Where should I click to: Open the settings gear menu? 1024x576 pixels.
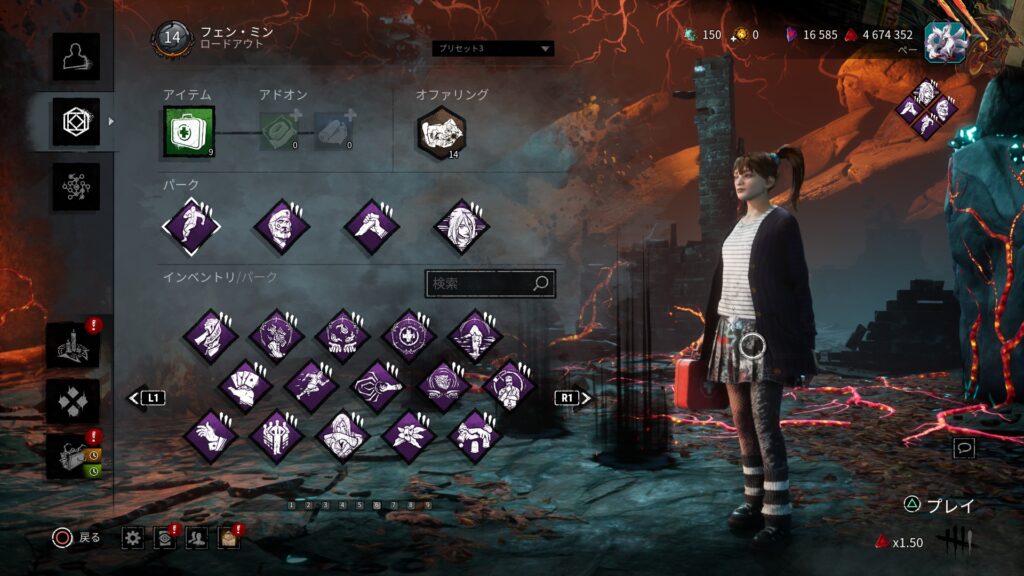pyautogui.click(x=133, y=538)
